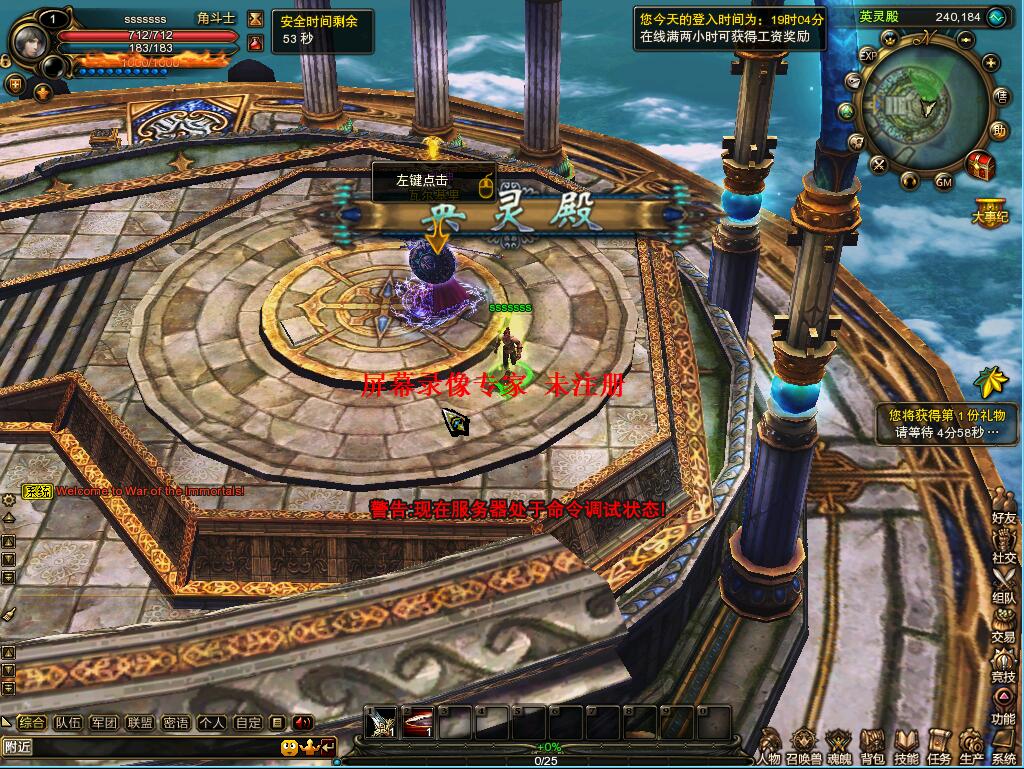Switch chat to the 队伍 tab
Screen dimensions: 1024x769
coord(68,722)
